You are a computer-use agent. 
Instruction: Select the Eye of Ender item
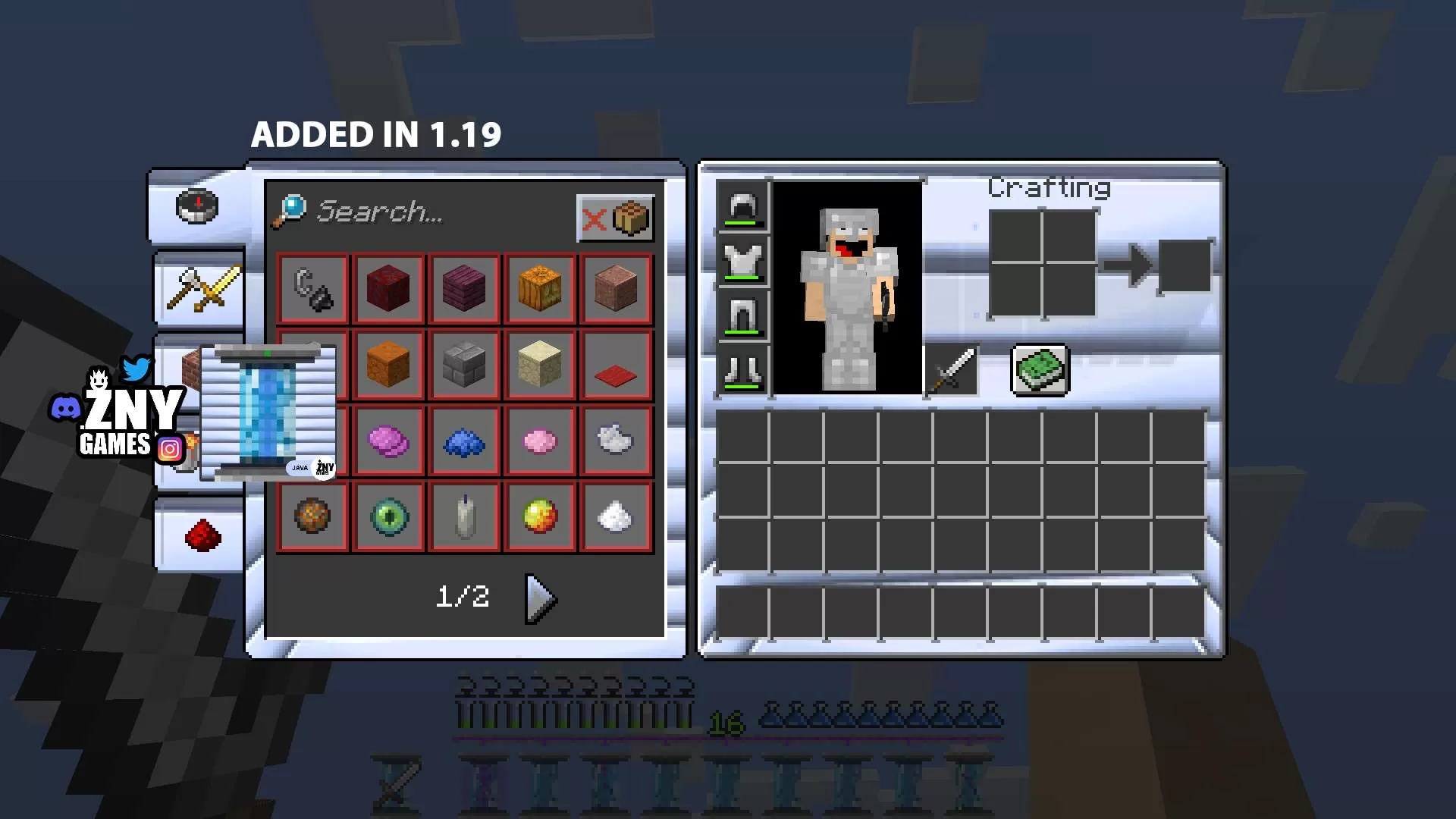pyautogui.click(x=389, y=517)
